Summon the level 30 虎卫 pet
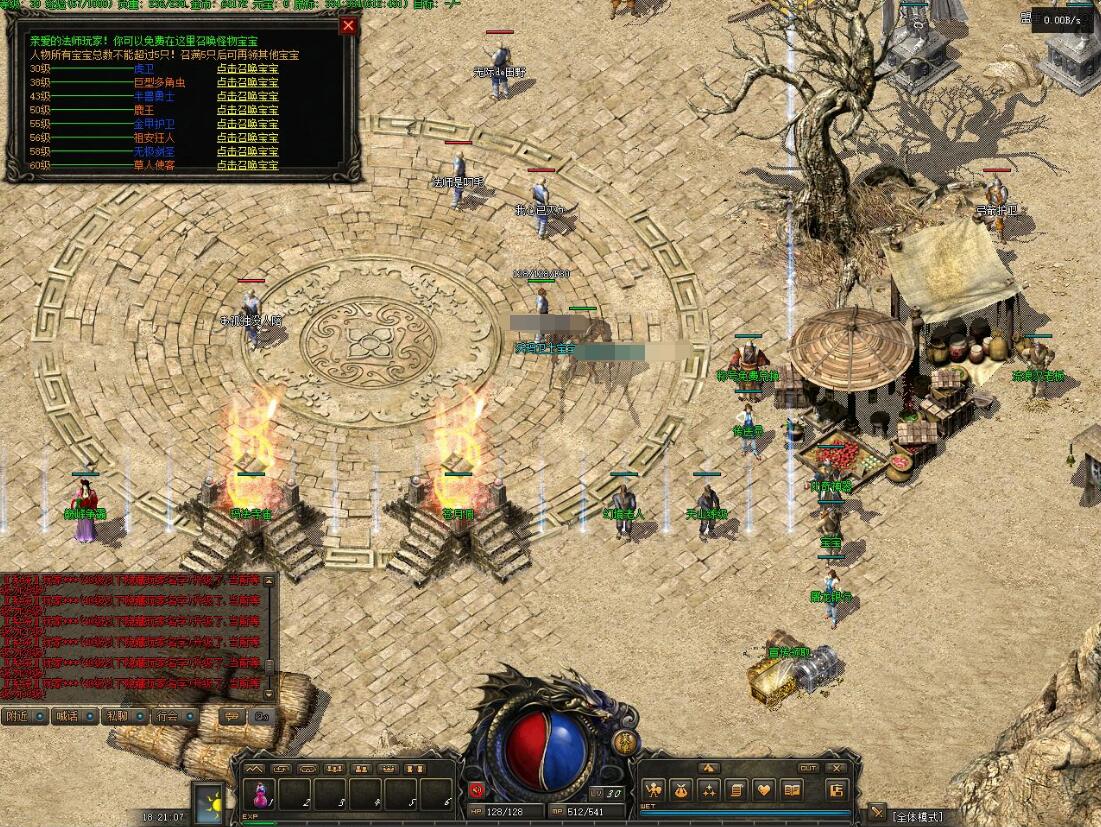Screen dimensions: 1101x827 coord(248,69)
